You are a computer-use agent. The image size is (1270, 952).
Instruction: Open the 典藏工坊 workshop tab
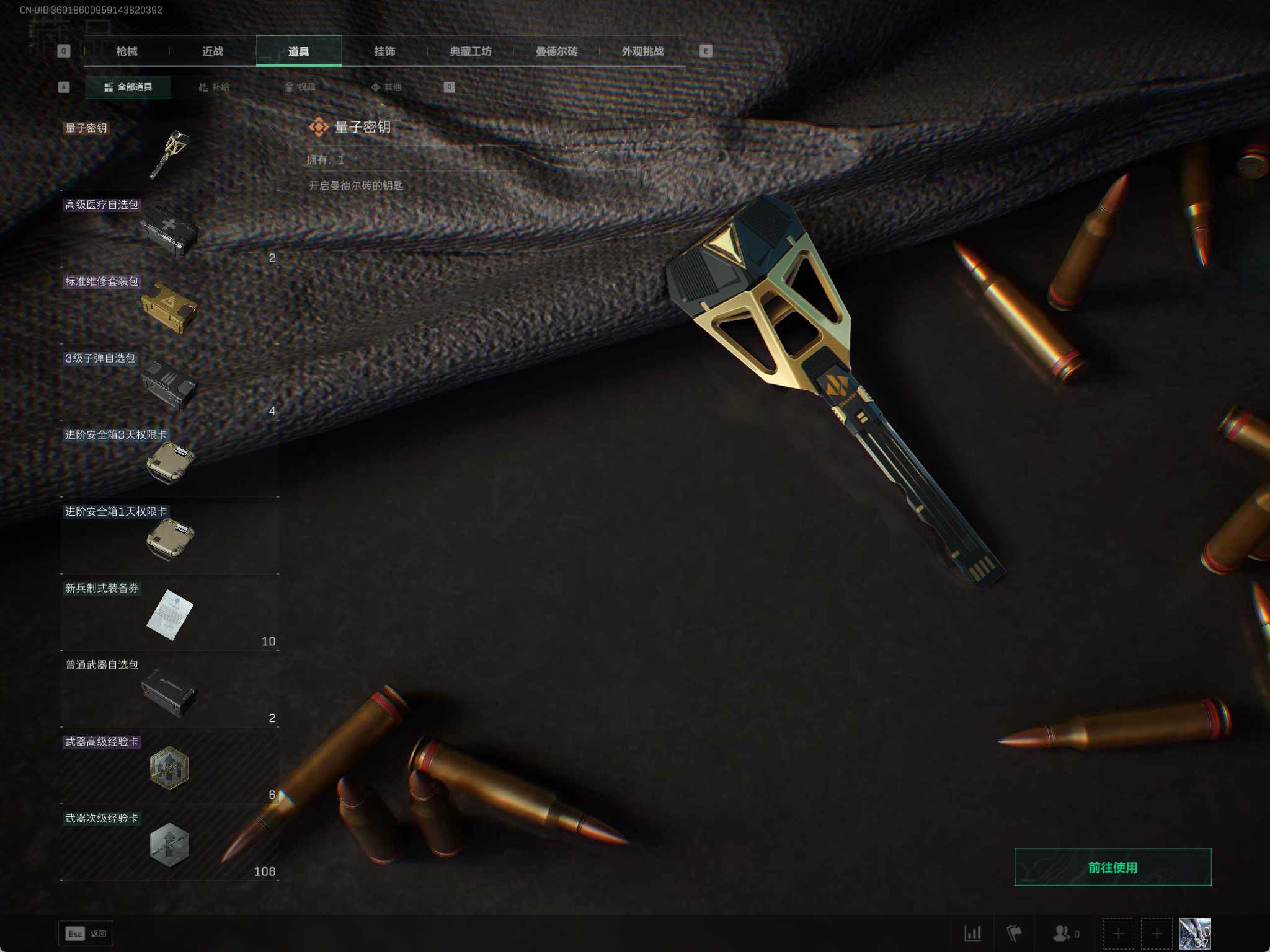[471, 51]
